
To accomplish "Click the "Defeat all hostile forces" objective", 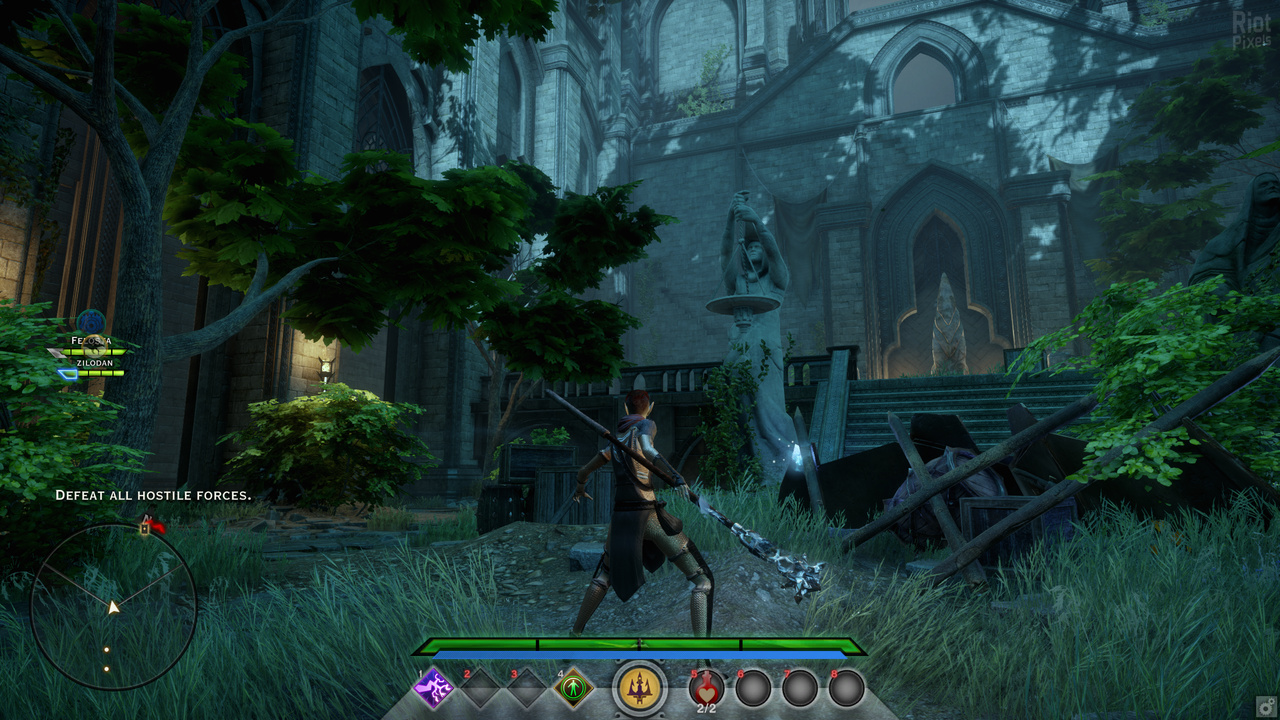I will pyautogui.click(x=153, y=495).
